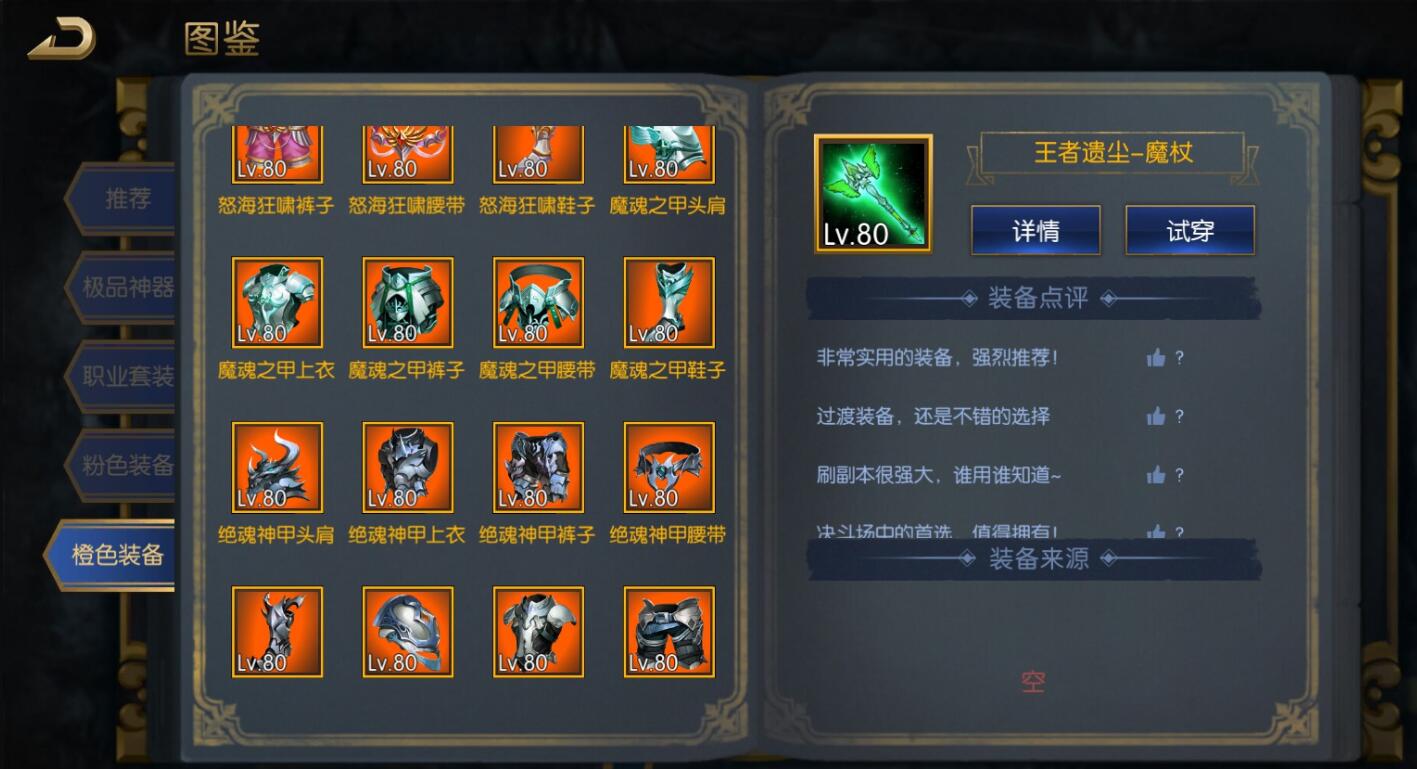The width and height of the screenshot is (1417, 769).
Task: Click the 王者遗尘 staff preview thumbnail
Action: pyautogui.click(x=871, y=194)
